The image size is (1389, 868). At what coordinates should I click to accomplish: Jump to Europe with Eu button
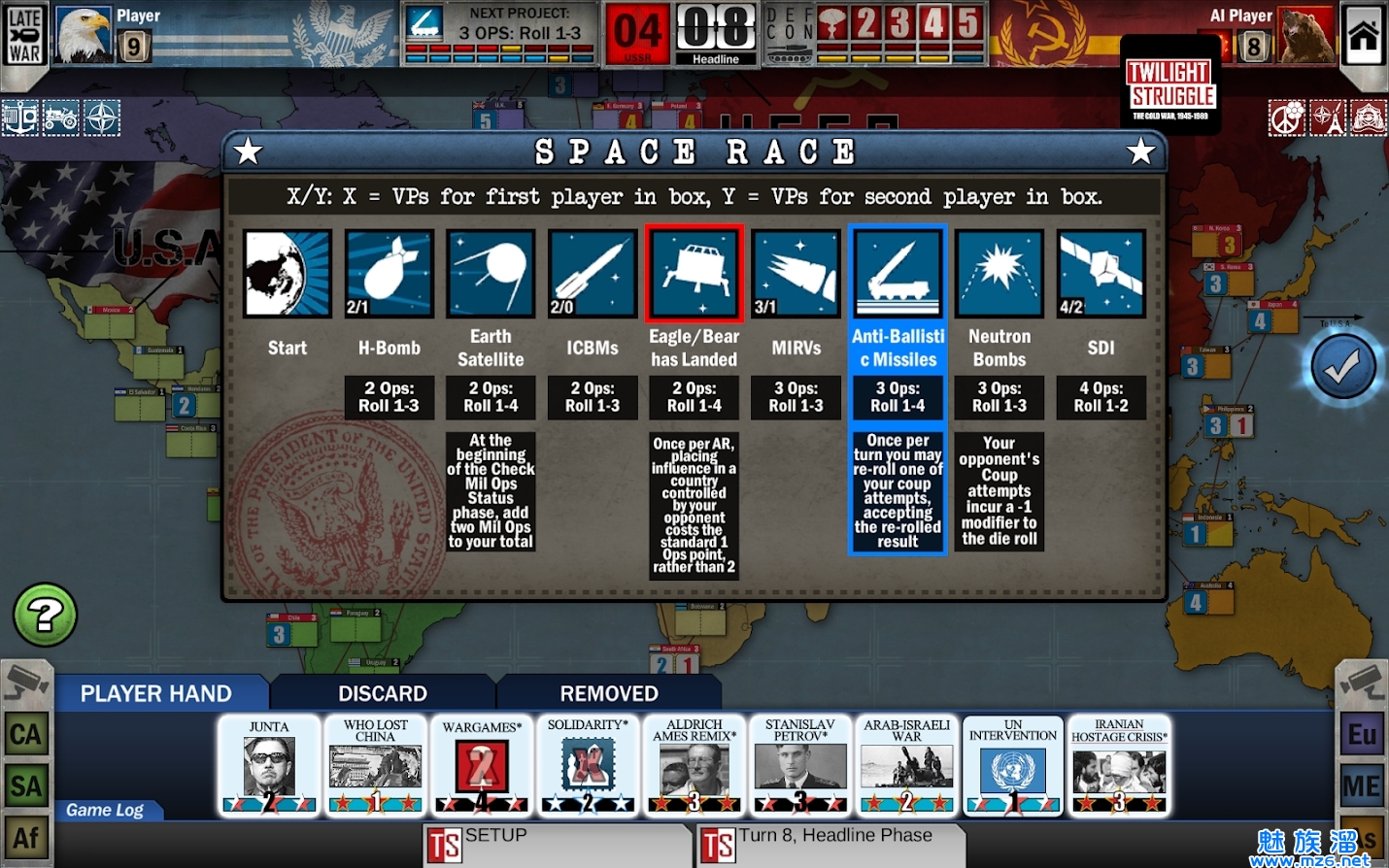pos(1362,735)
